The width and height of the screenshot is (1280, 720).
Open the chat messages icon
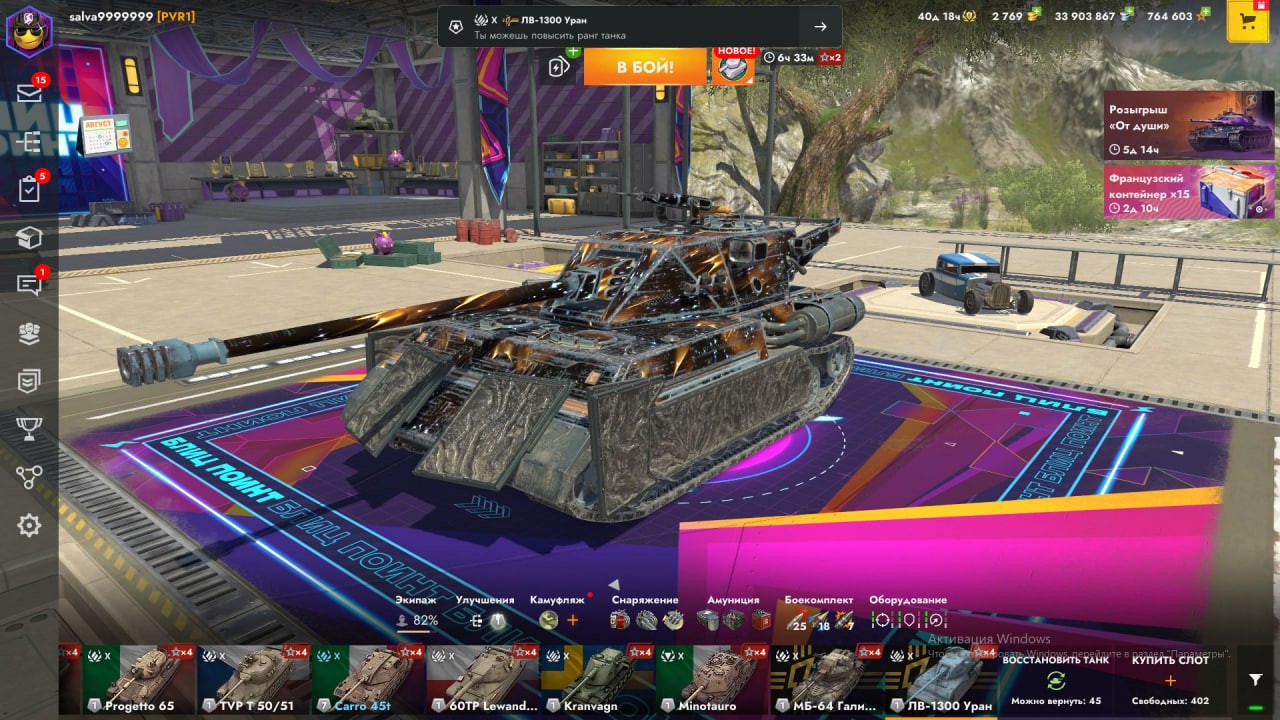pos(29,285)
